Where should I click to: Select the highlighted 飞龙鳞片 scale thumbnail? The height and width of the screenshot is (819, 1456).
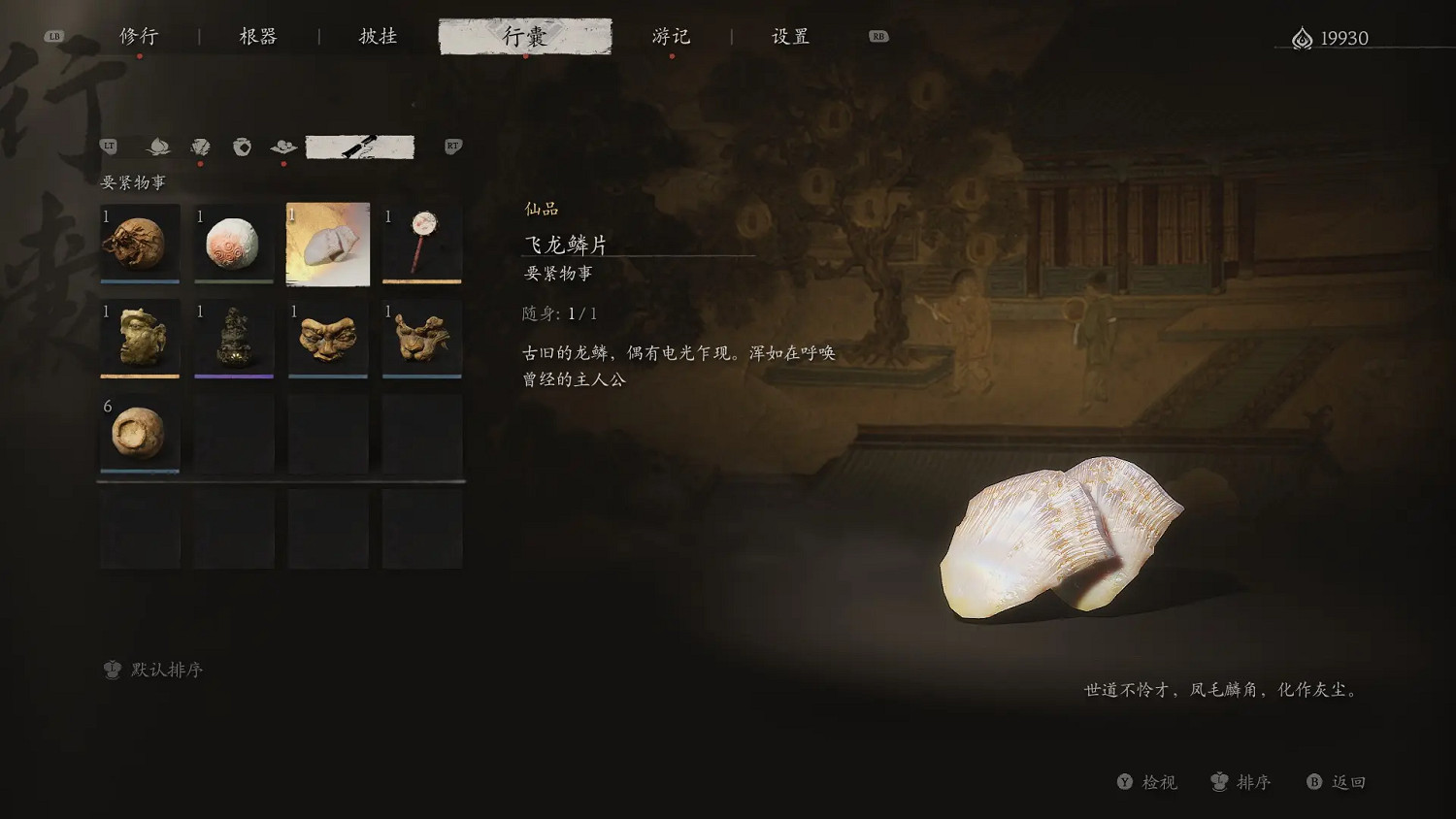328,244
